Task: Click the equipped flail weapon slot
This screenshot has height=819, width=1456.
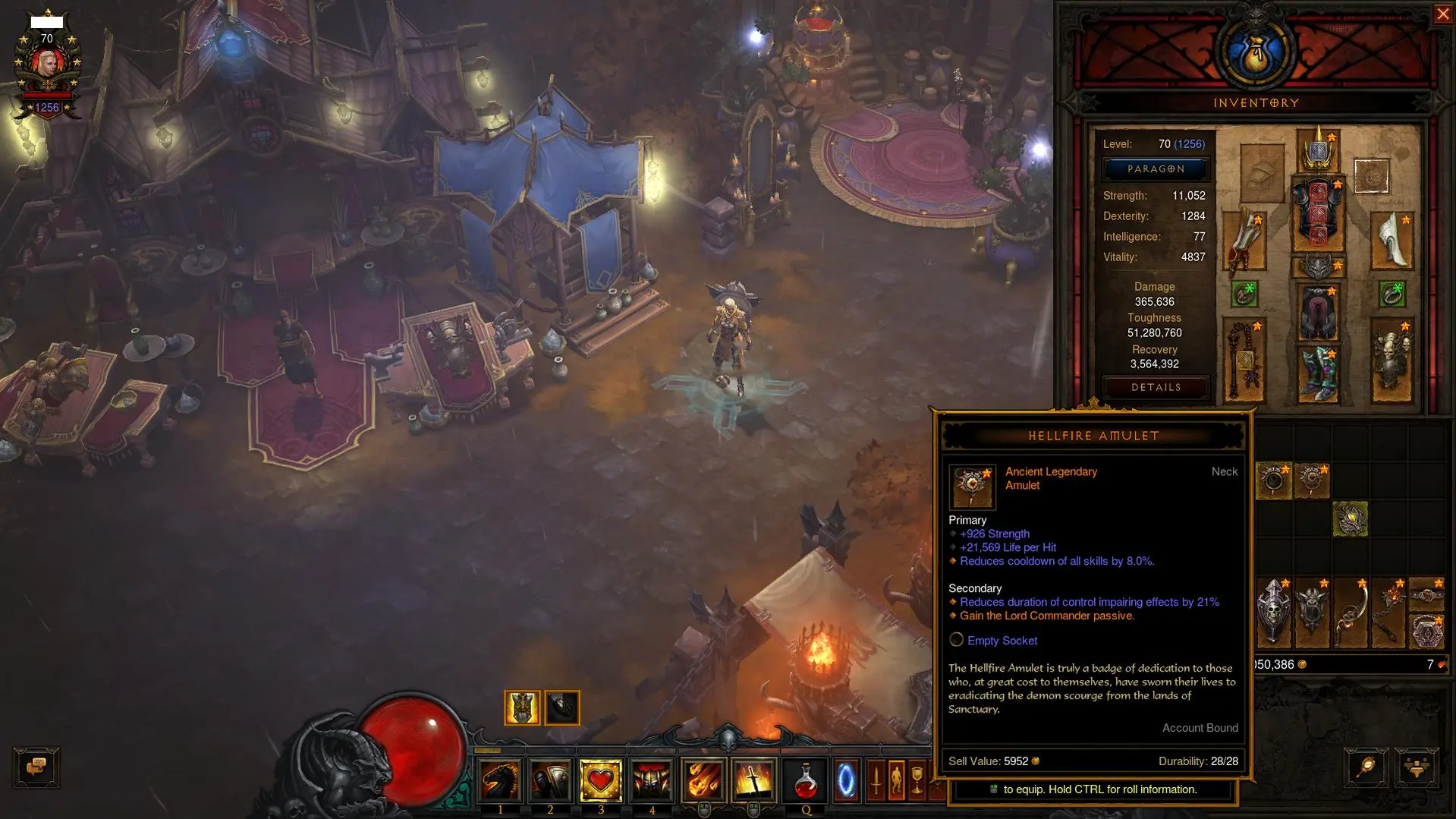Action: click(x=1244, y=361)
